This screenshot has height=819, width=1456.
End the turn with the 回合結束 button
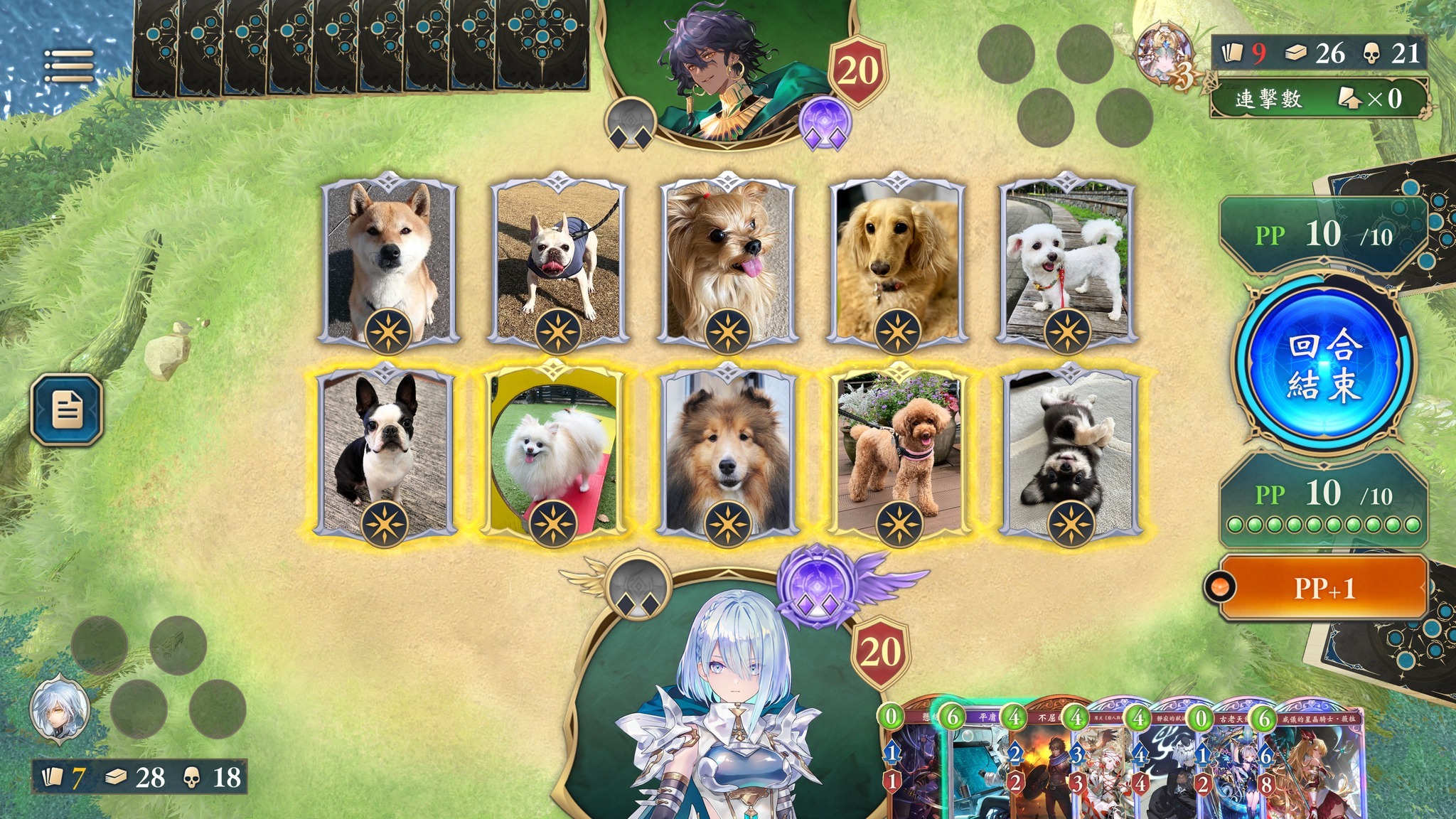[1324, 365]
